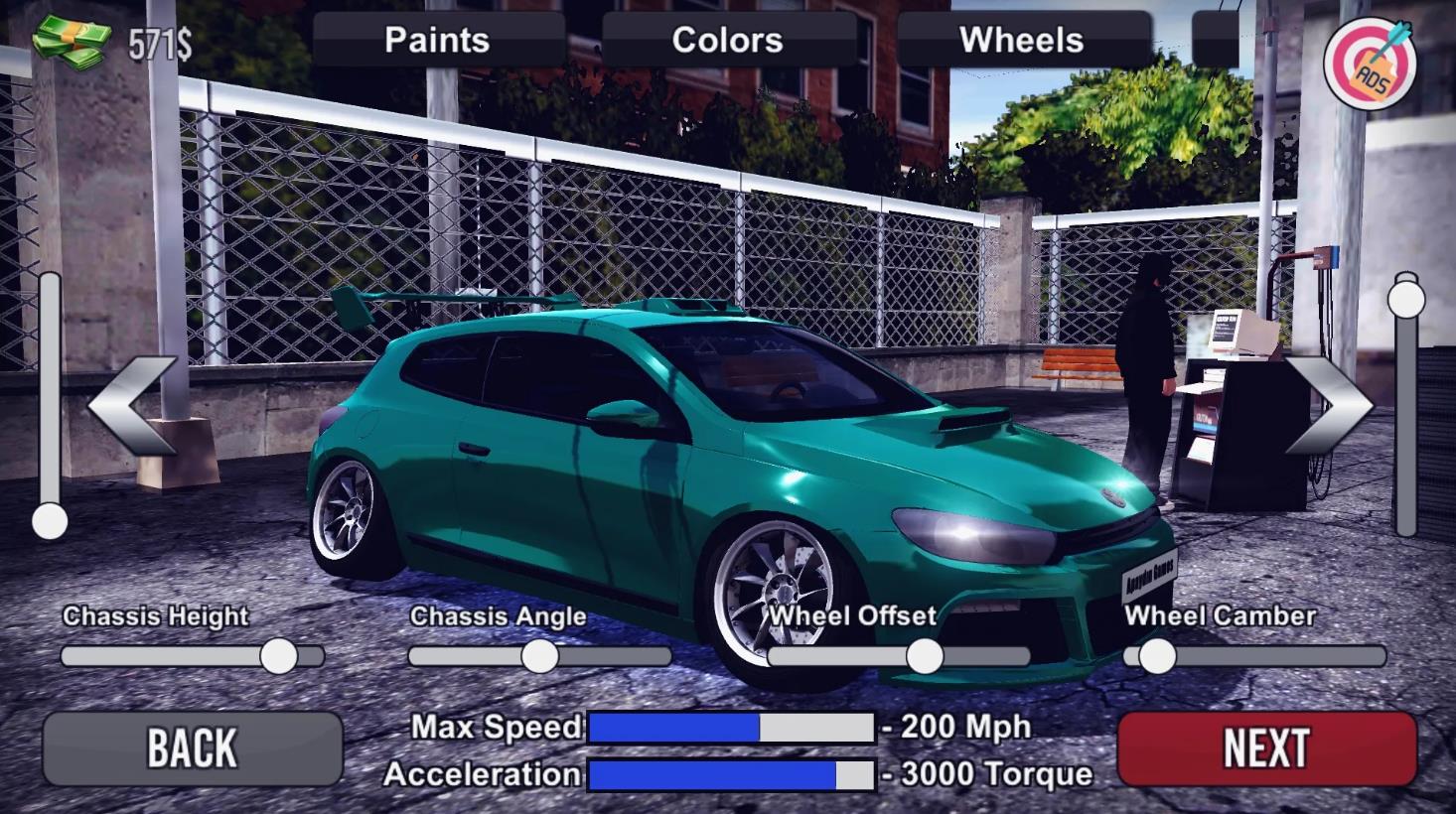
Task: Go back with the BACK button
Action: 192,748
